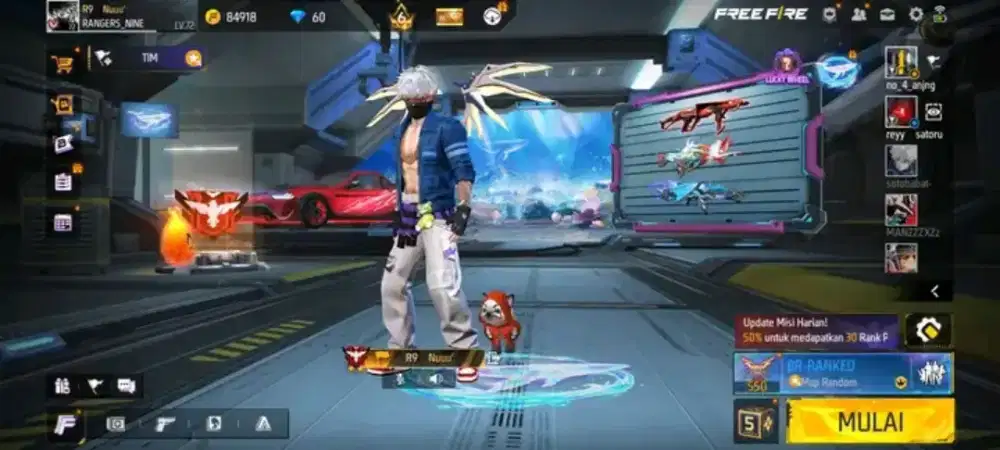Open the clipboard missions icon
Image resolution: width=1000 pixels, height=450 pixels.
[x=63, y=182]
